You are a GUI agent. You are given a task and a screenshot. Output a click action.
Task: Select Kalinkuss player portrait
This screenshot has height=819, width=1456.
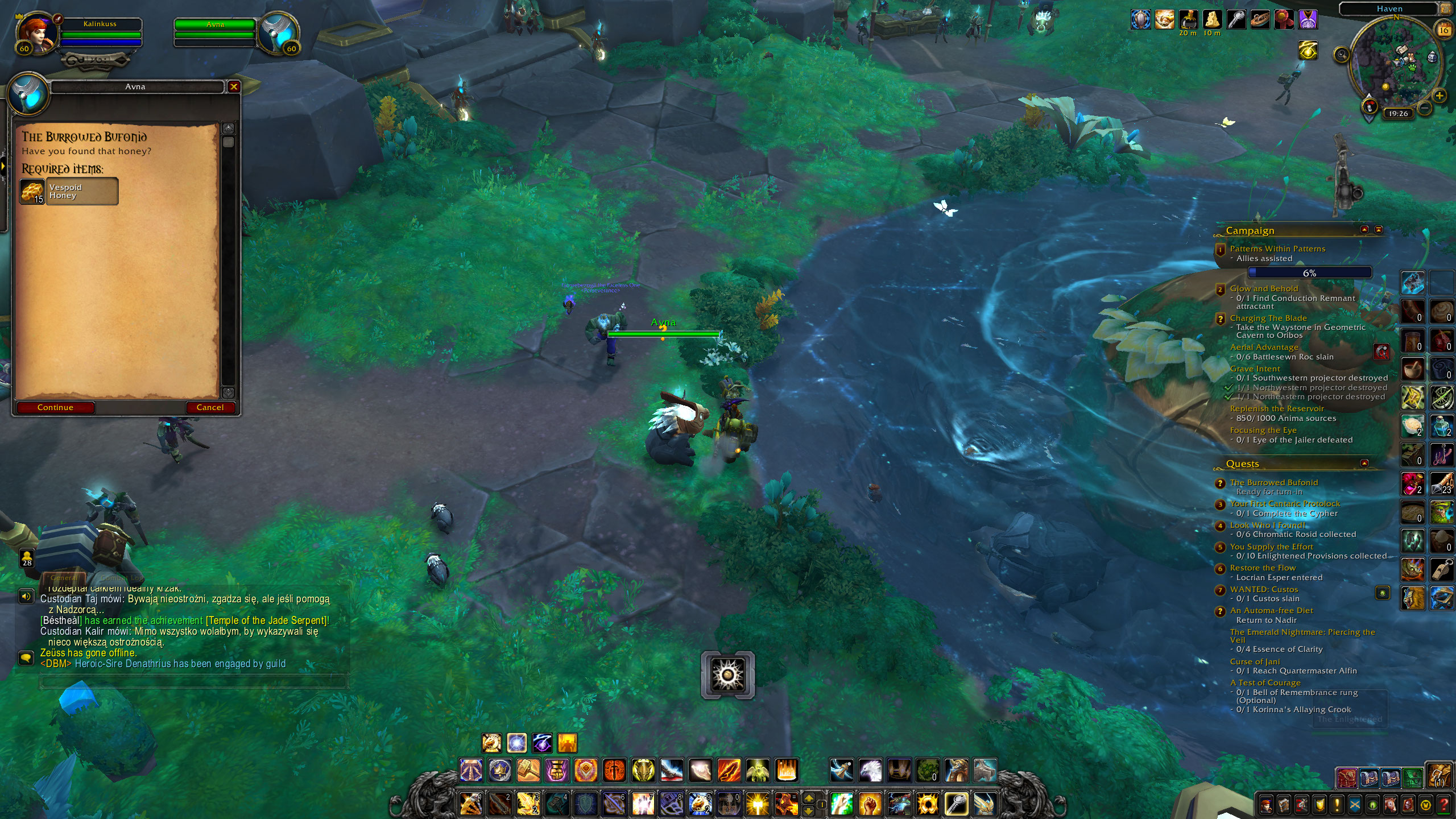38,32
